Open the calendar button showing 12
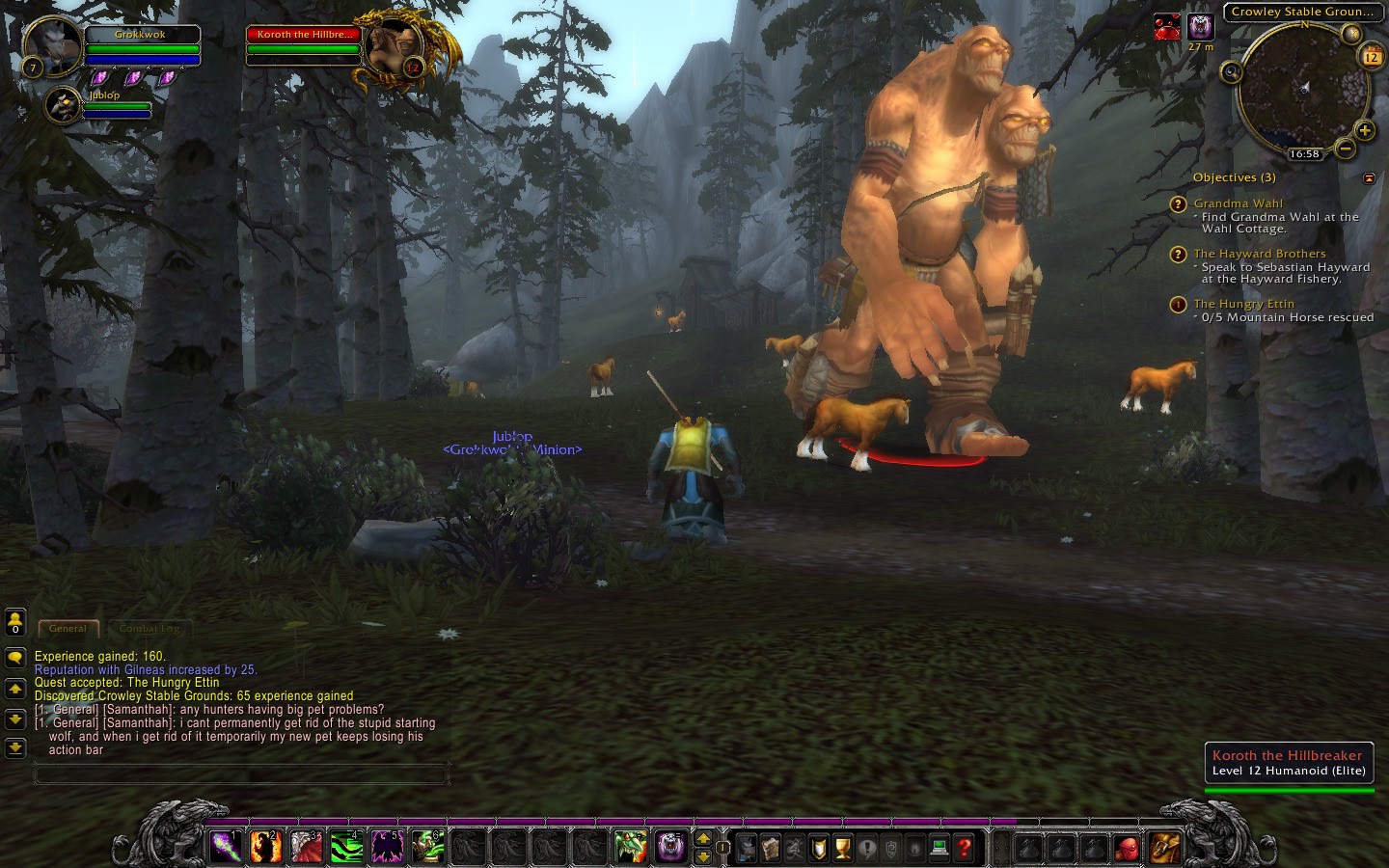The image size is (1389, 868). (x=1371, y=58)
